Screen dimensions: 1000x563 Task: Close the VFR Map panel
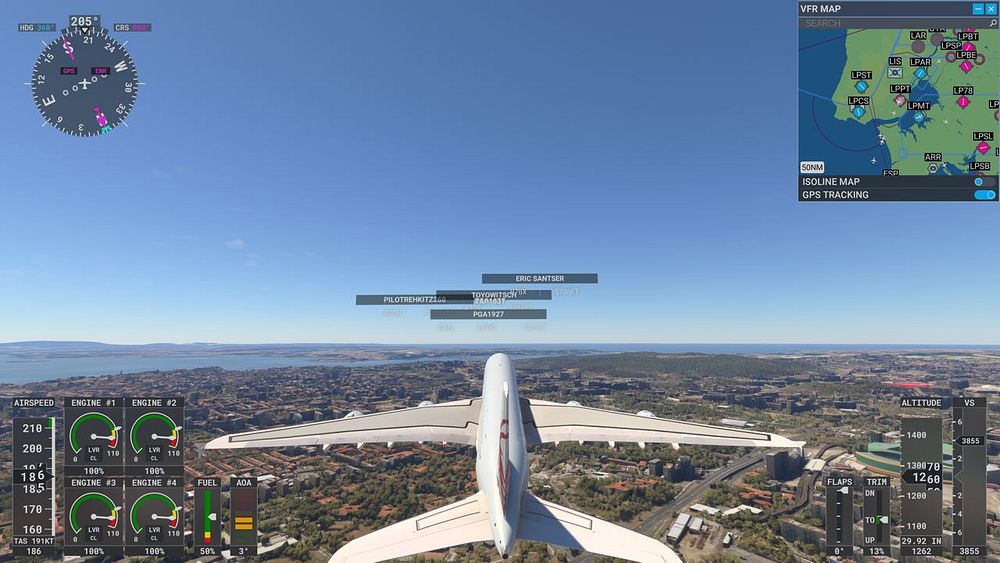[x=991, y=9]
